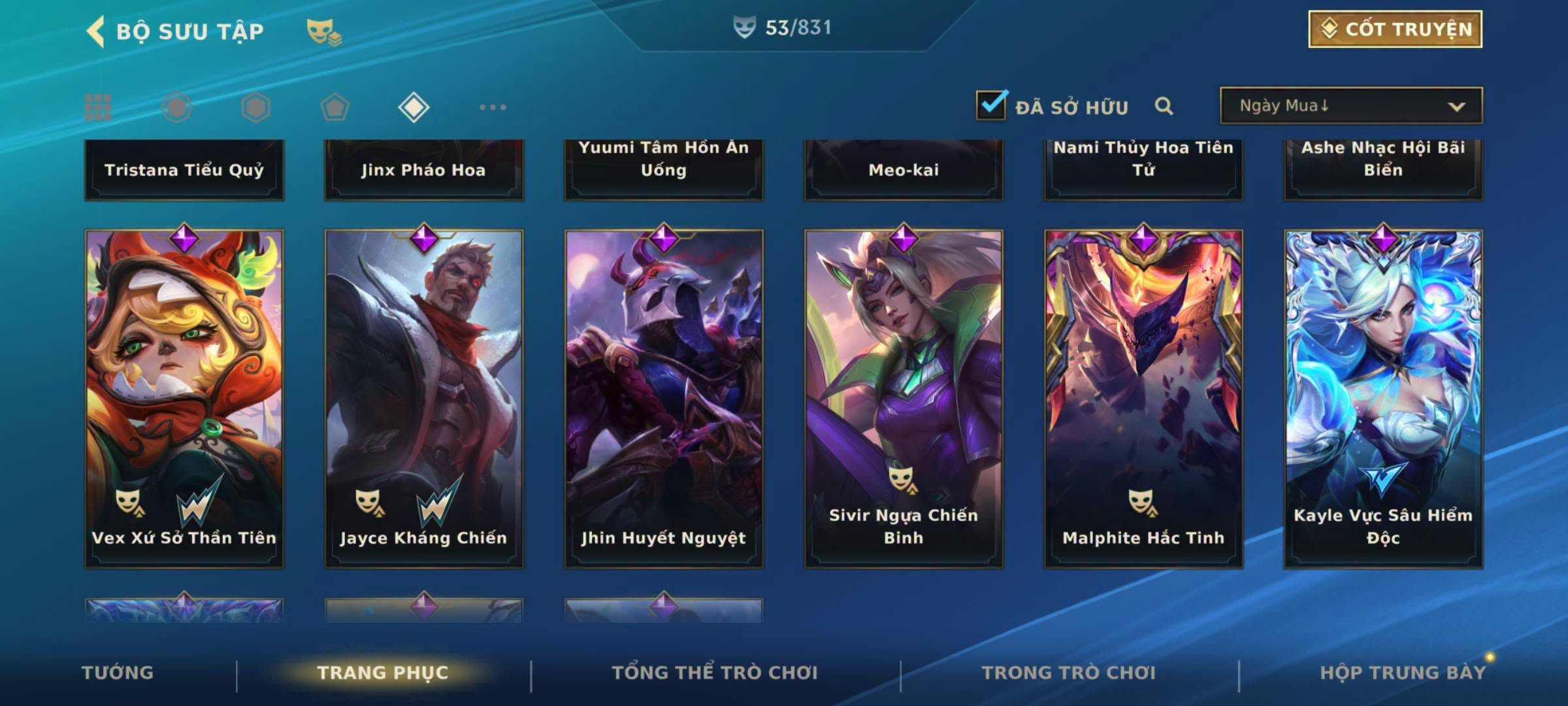1568x706 pixels.
Task: Choose the Jayce Kháng Chiến skin card
Action: coord(424,399)
